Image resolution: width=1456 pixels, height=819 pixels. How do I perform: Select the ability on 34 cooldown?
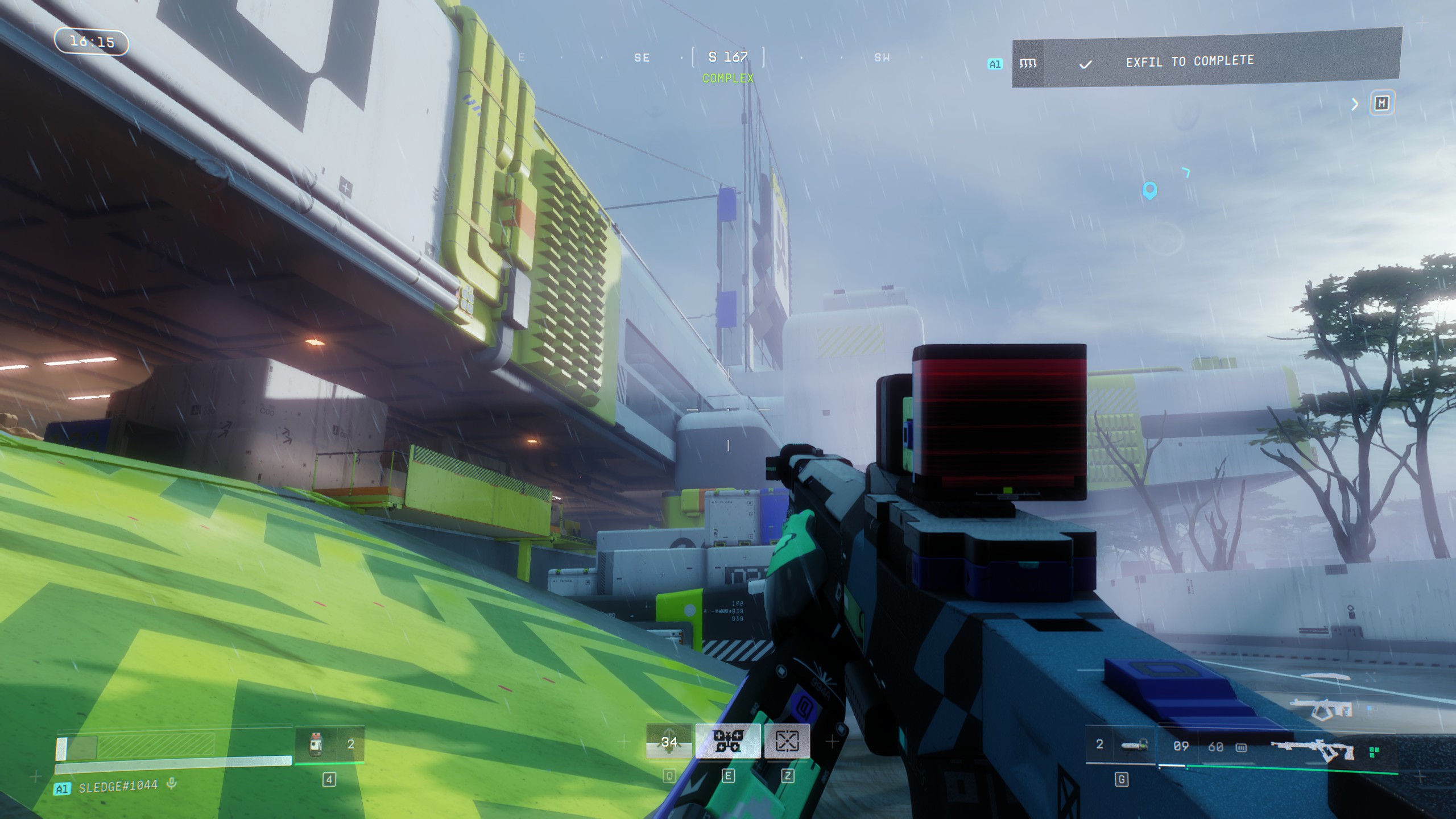[x=669, y=742]
